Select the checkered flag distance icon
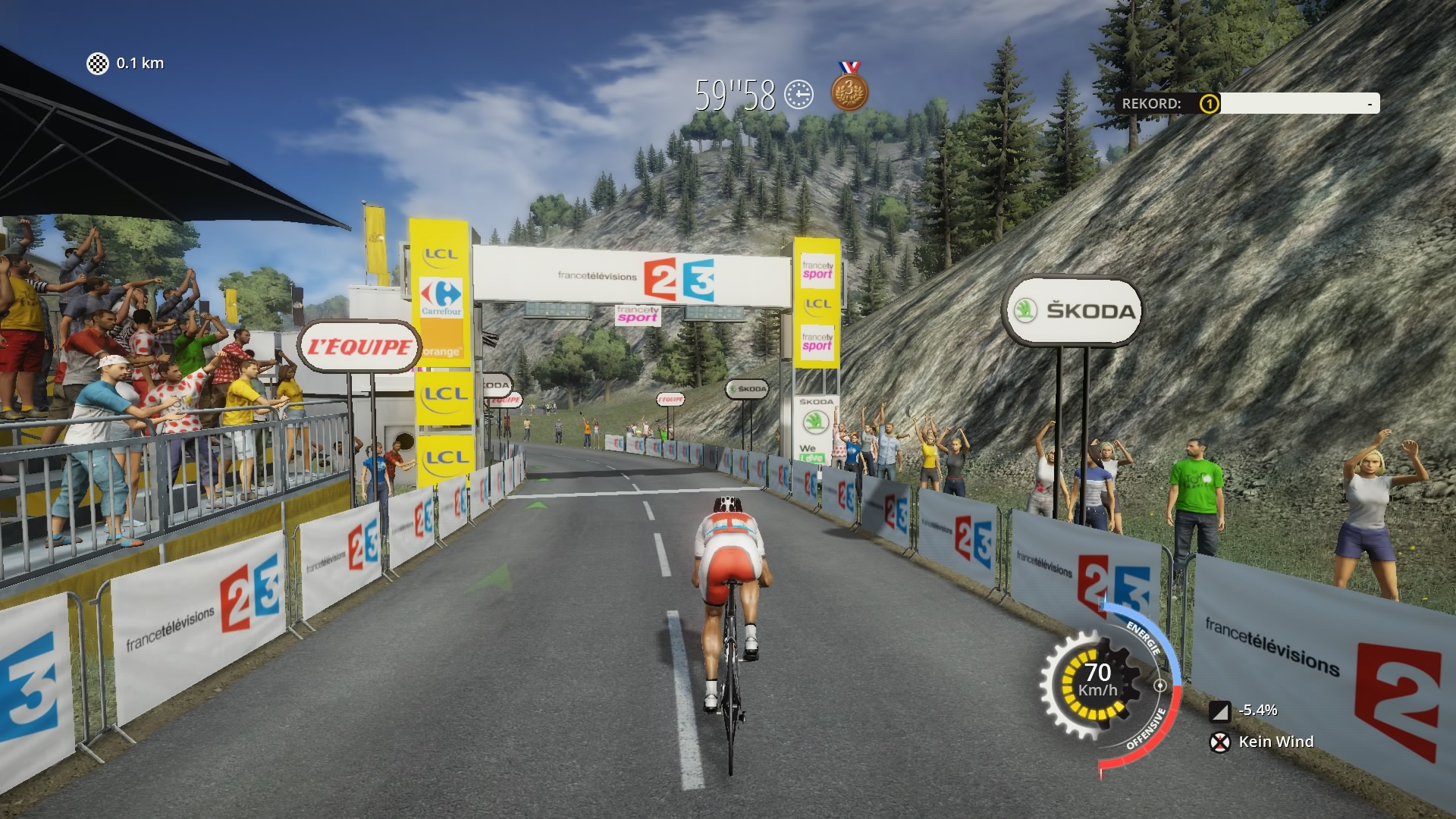The image size is (1456, 819). (98, 64)
